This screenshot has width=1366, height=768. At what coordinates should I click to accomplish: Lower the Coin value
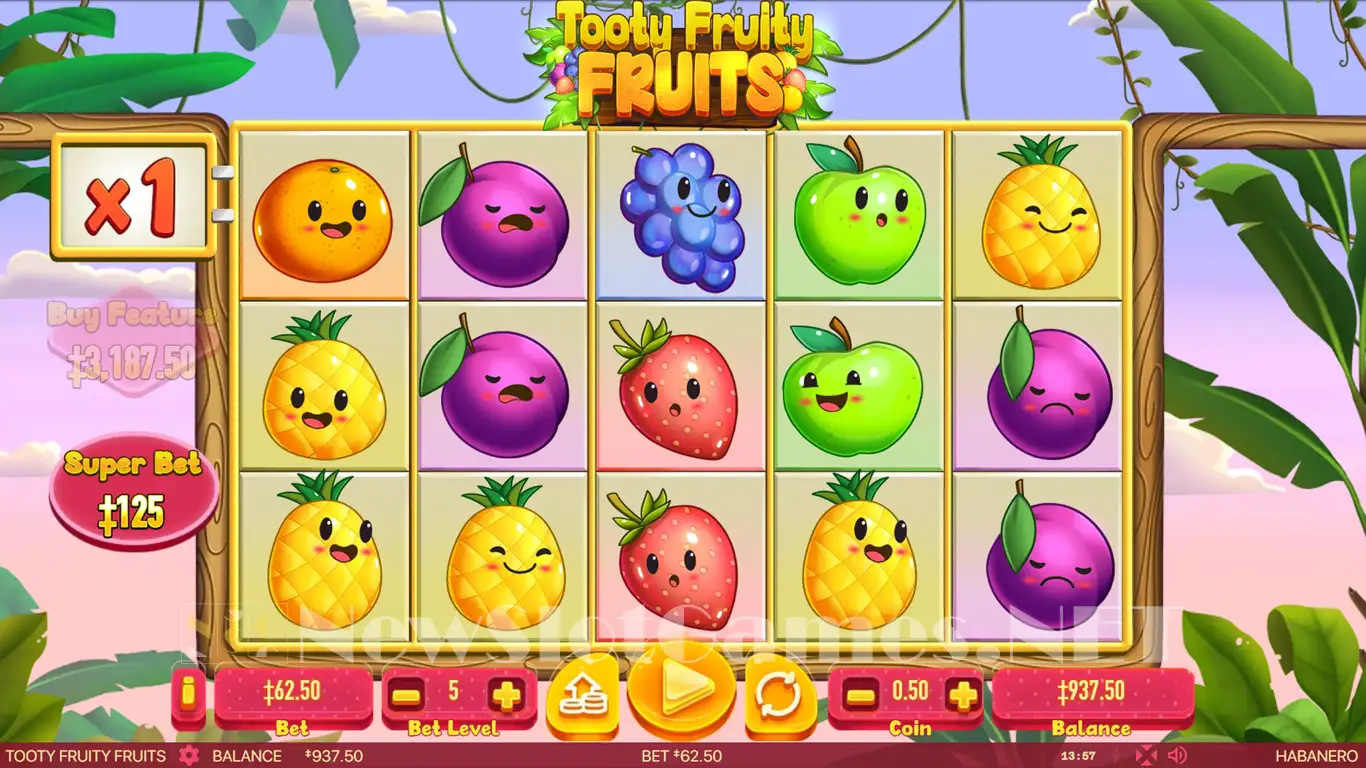(861, 694)
